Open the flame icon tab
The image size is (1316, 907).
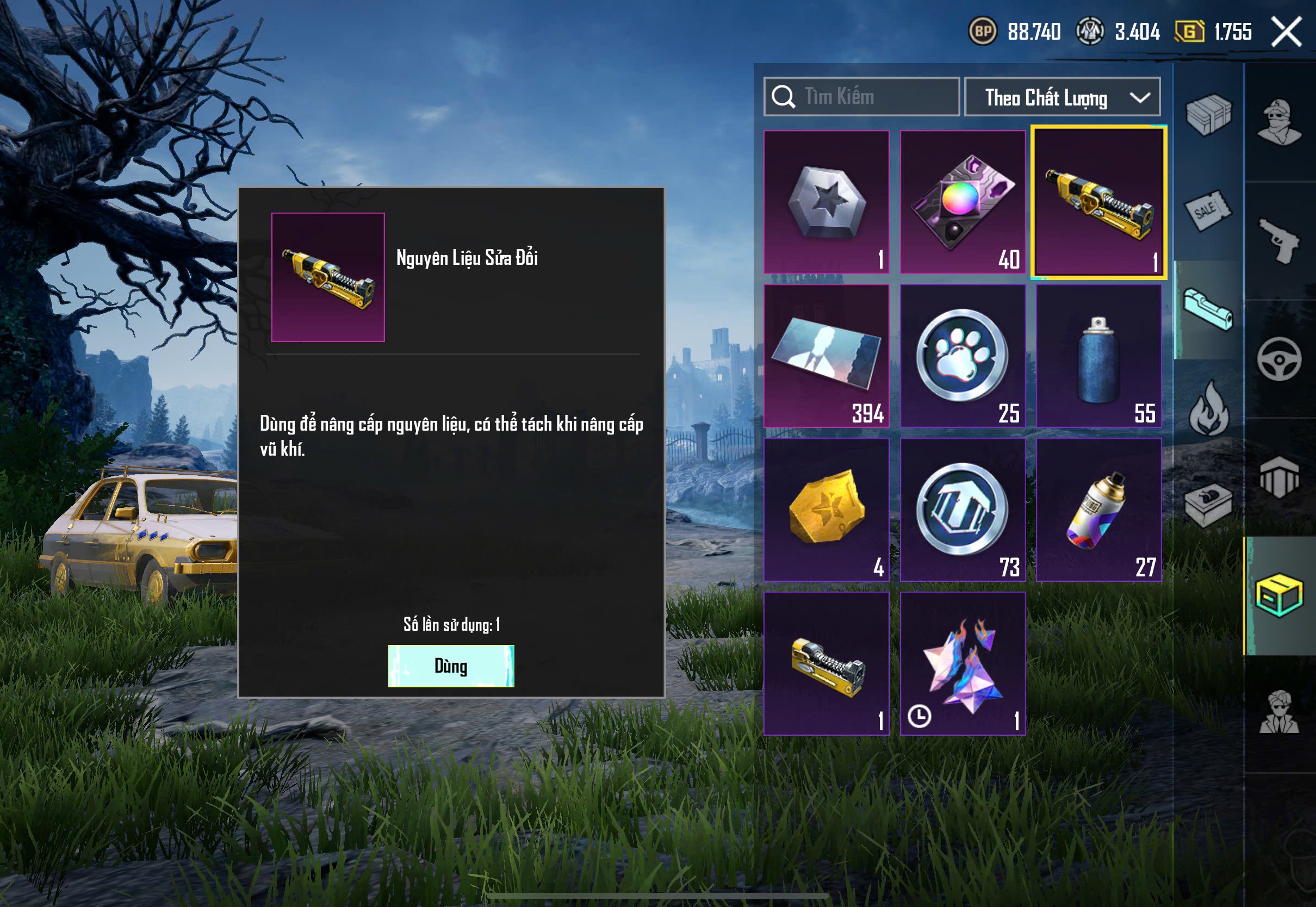1208,408
